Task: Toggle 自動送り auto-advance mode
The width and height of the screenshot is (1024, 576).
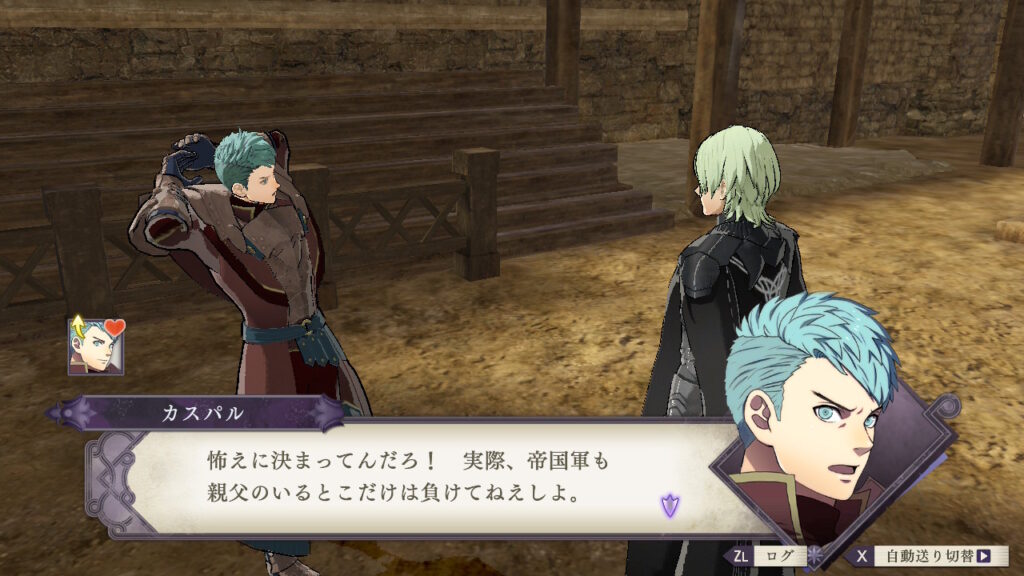Action: click(x=929, y=556)
